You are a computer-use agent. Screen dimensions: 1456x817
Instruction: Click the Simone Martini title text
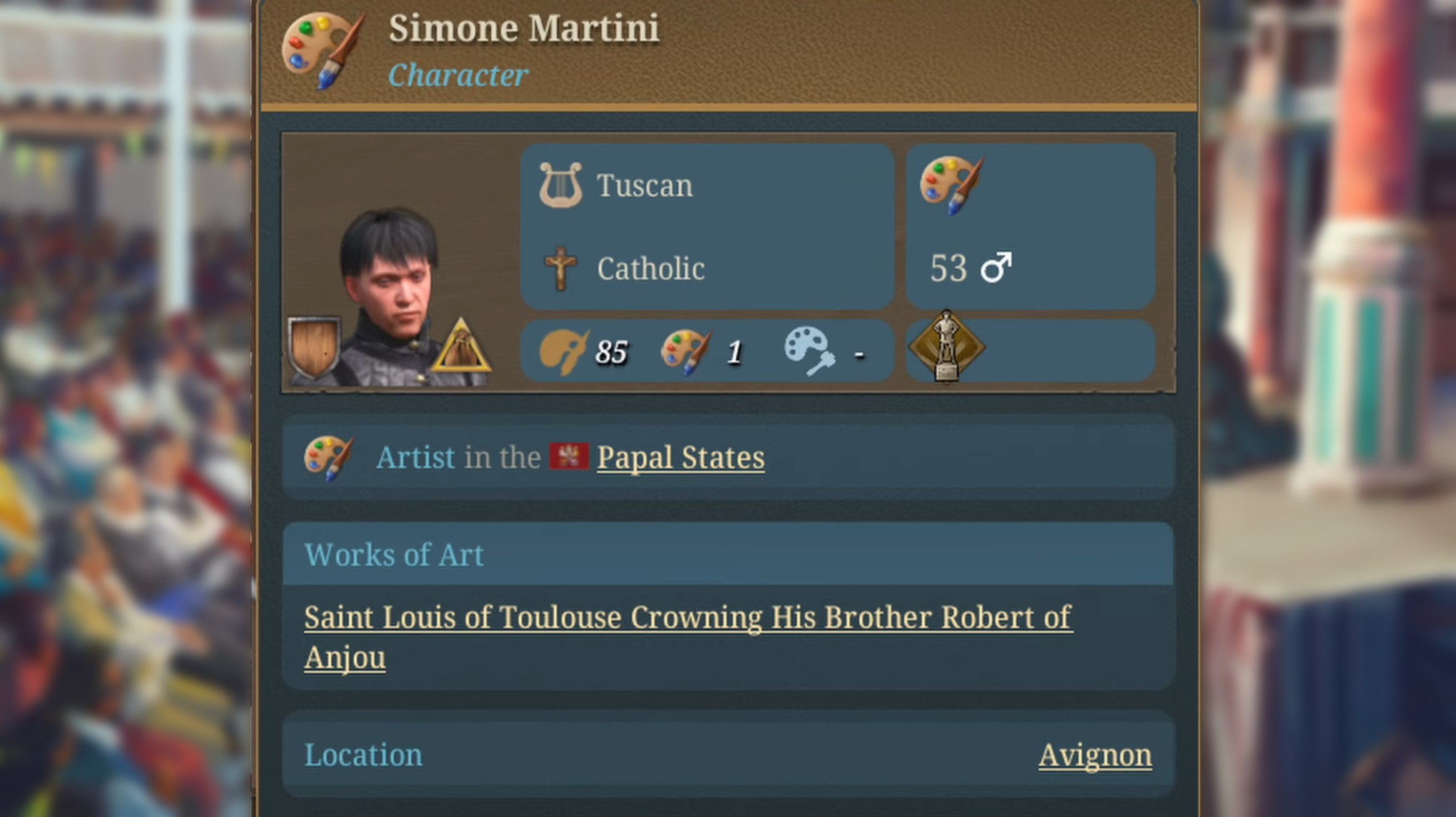(x=524, y=27)
